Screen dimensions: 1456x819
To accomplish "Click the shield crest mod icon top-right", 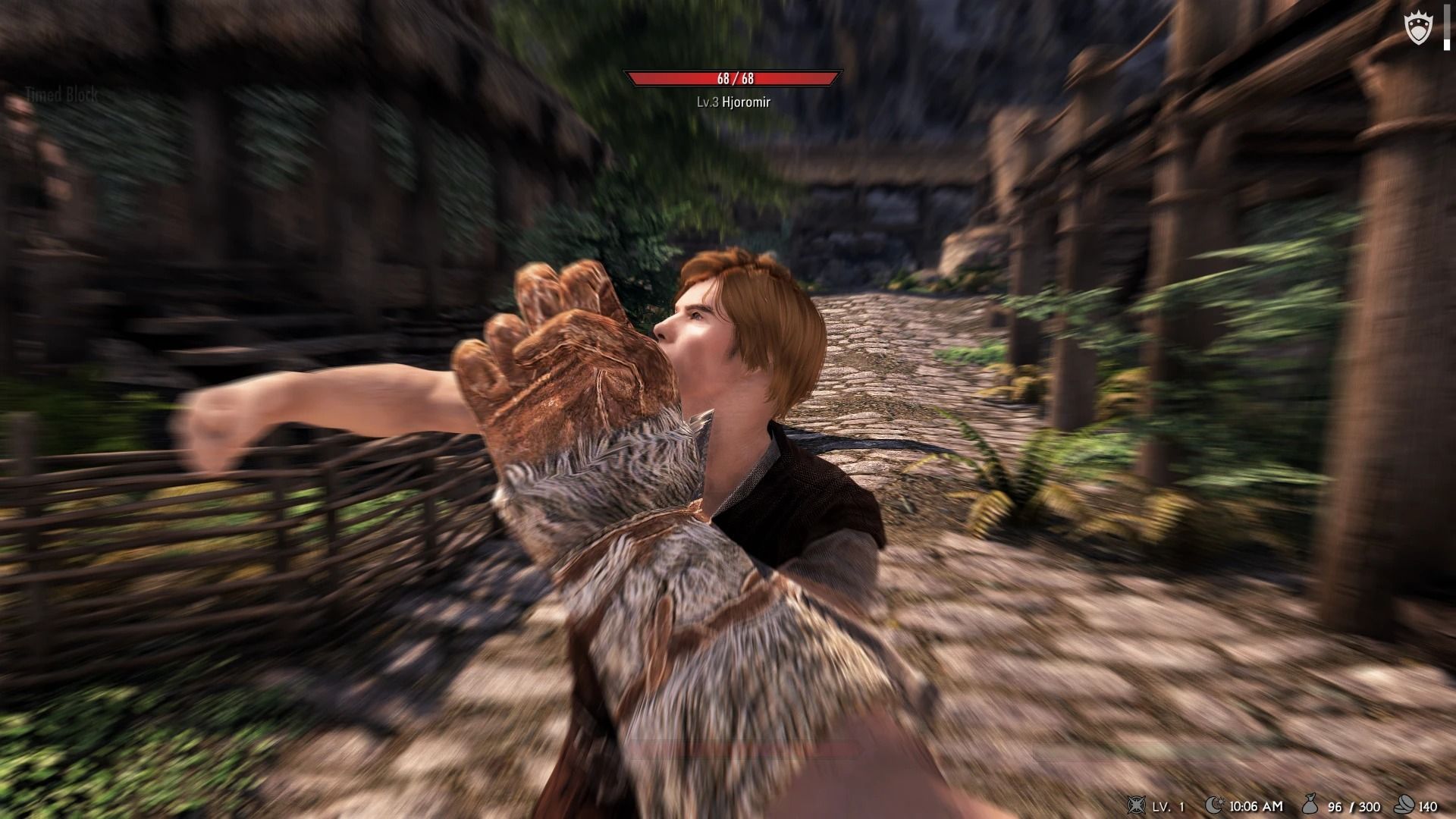I will pos(1418,26).
